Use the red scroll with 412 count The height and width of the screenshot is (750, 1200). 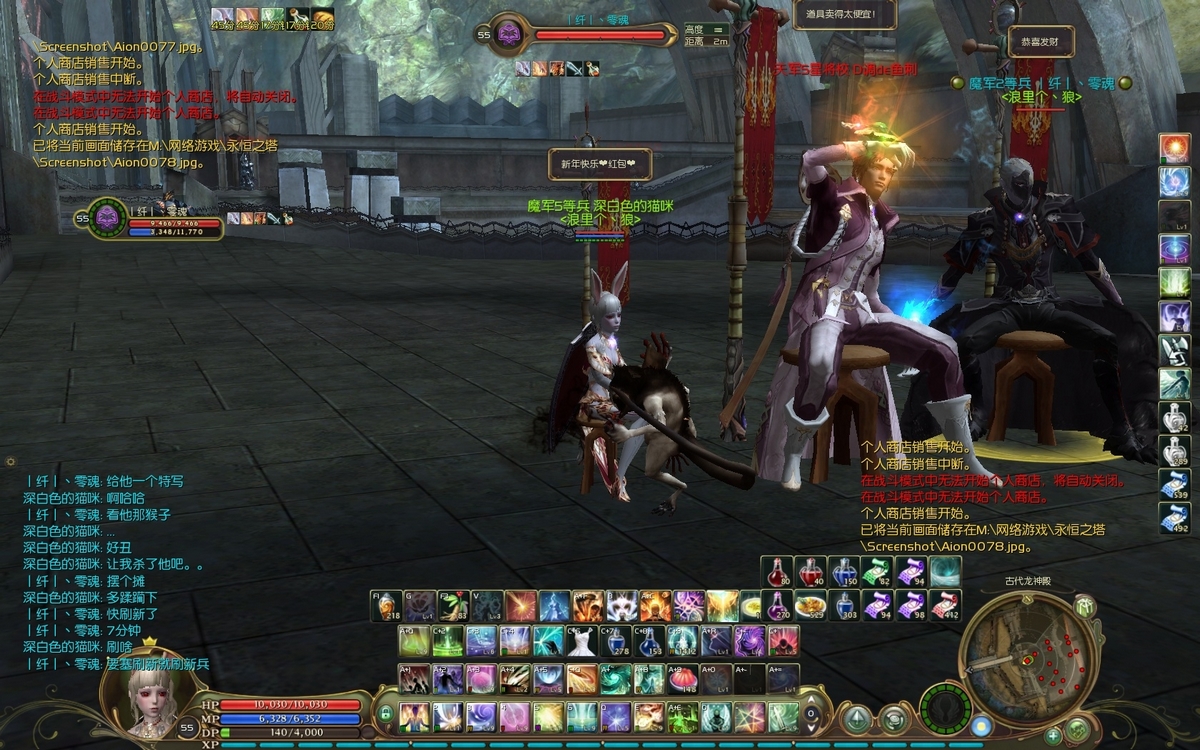944,605
